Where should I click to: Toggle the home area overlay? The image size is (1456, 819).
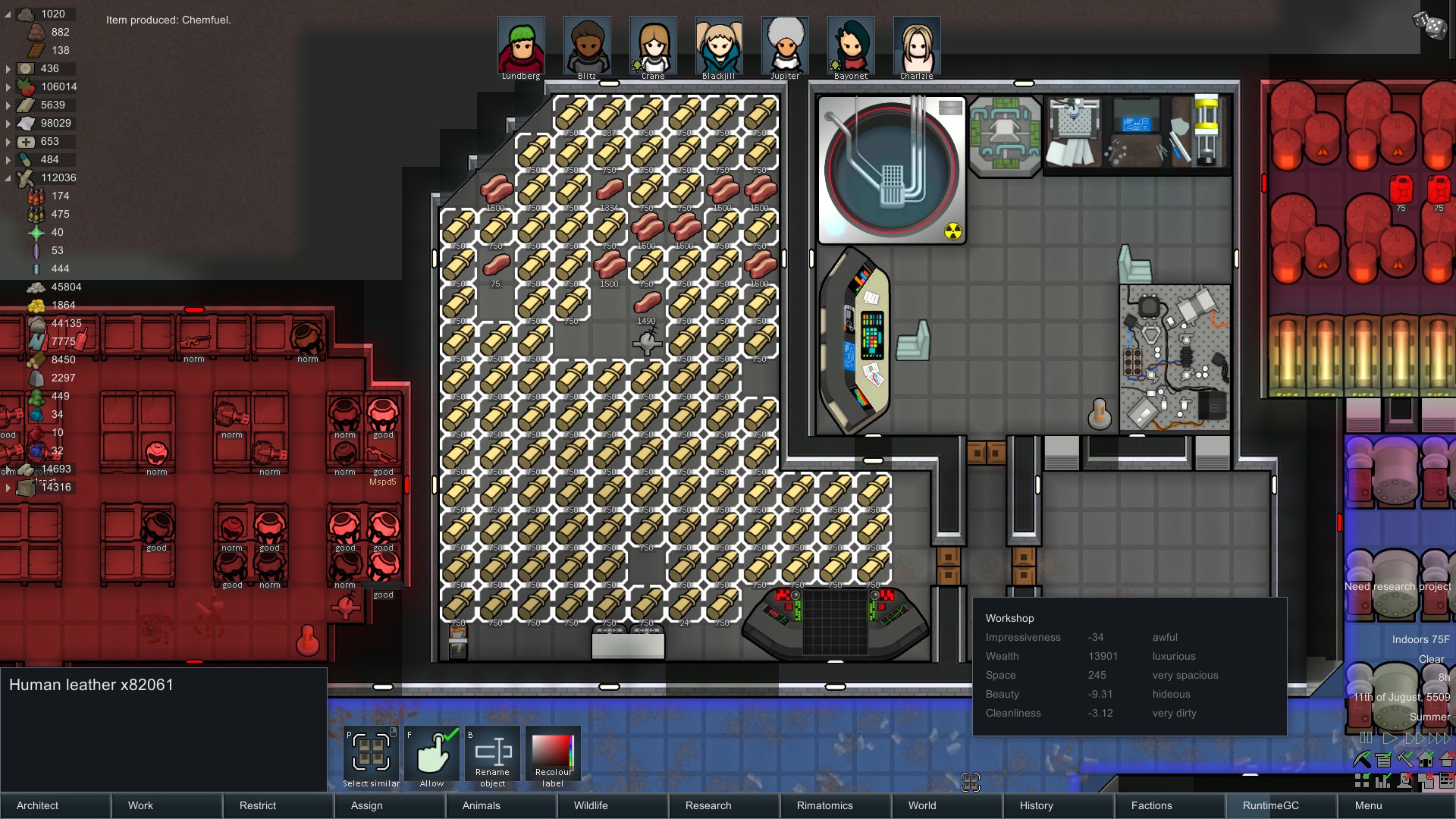click(1426, 760)
